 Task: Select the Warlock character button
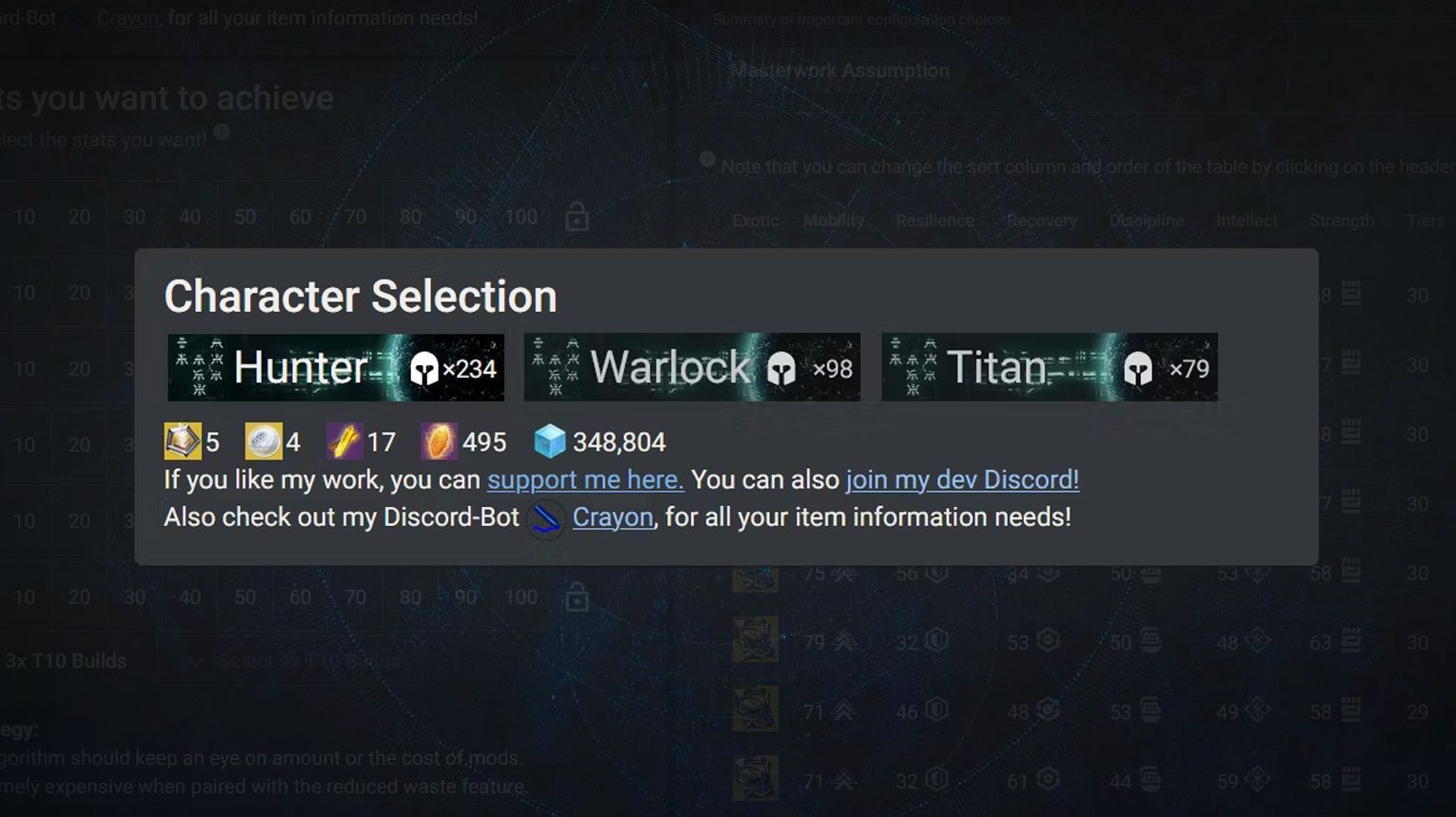tap(692, 367)
